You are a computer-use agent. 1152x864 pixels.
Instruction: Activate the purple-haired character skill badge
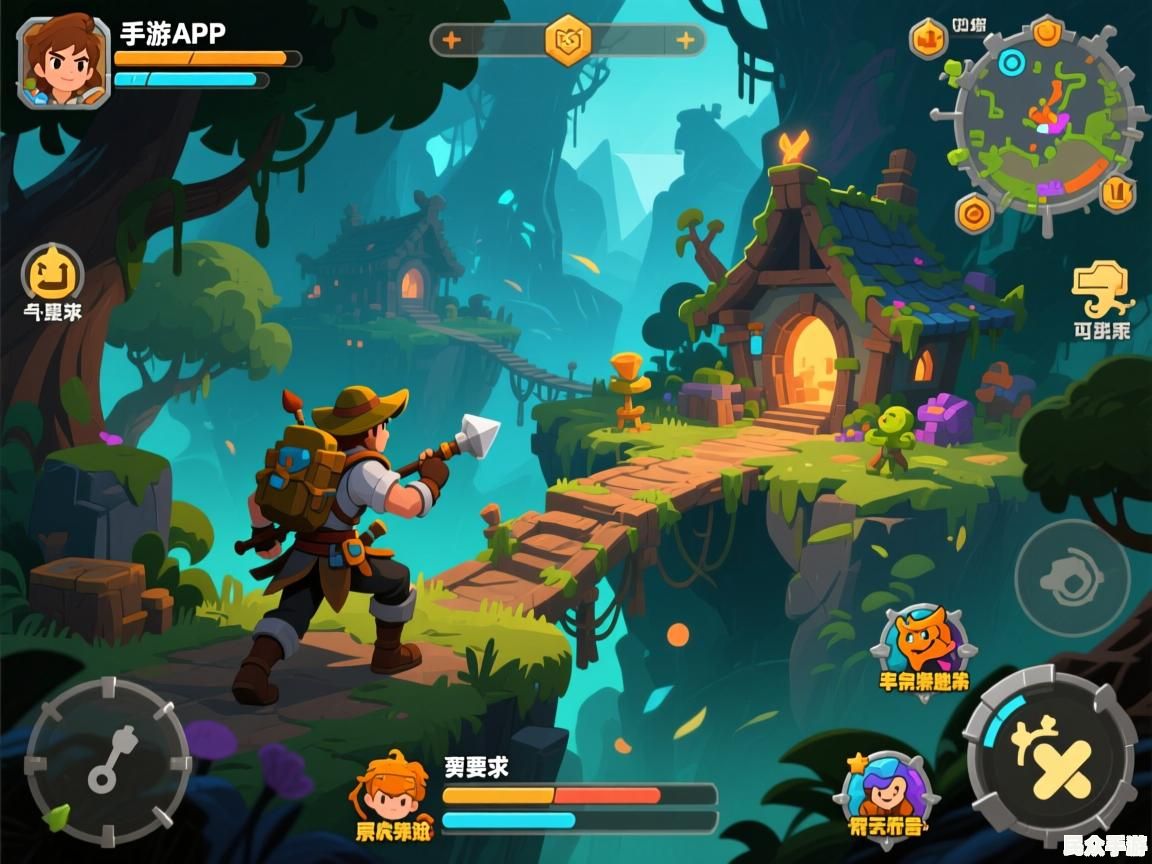click(885, 790)
